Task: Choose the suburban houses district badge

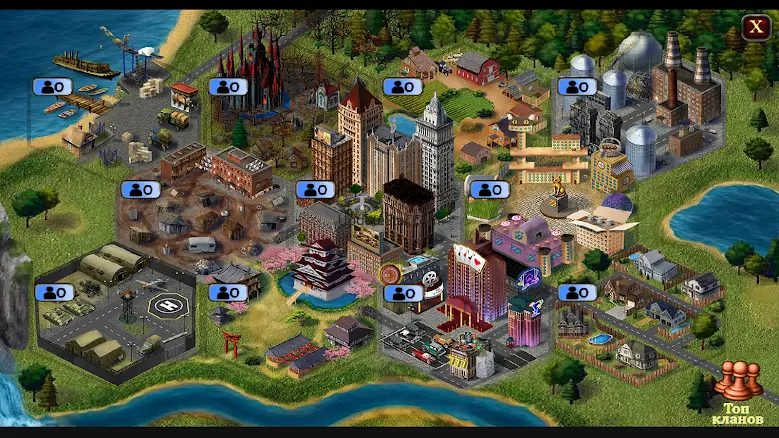Action: coord(576,292)
